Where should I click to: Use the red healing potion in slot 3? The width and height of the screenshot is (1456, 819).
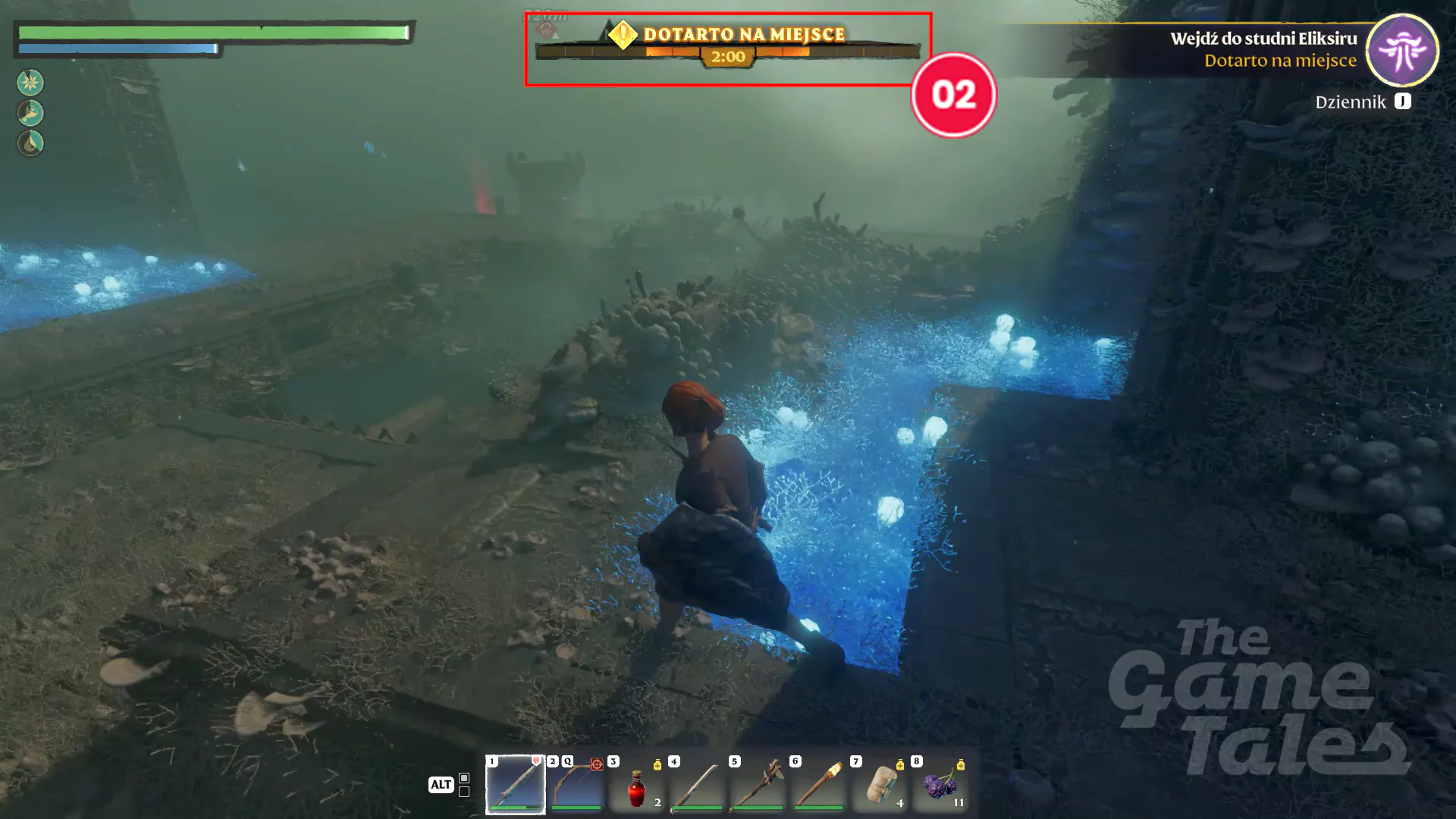coord(637,786)
